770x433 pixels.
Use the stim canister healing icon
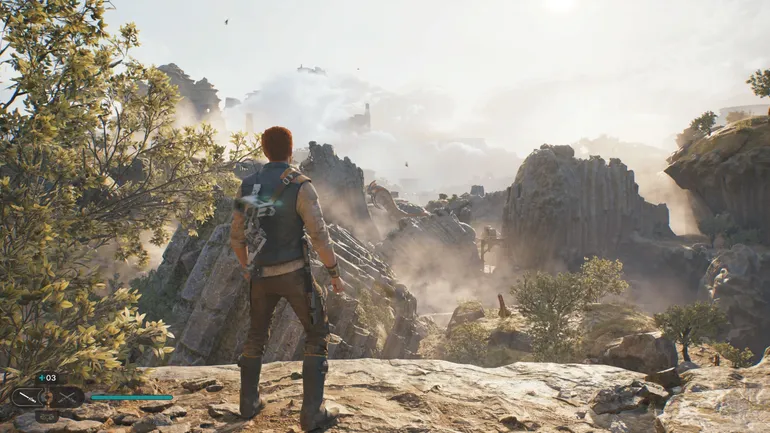47,378
